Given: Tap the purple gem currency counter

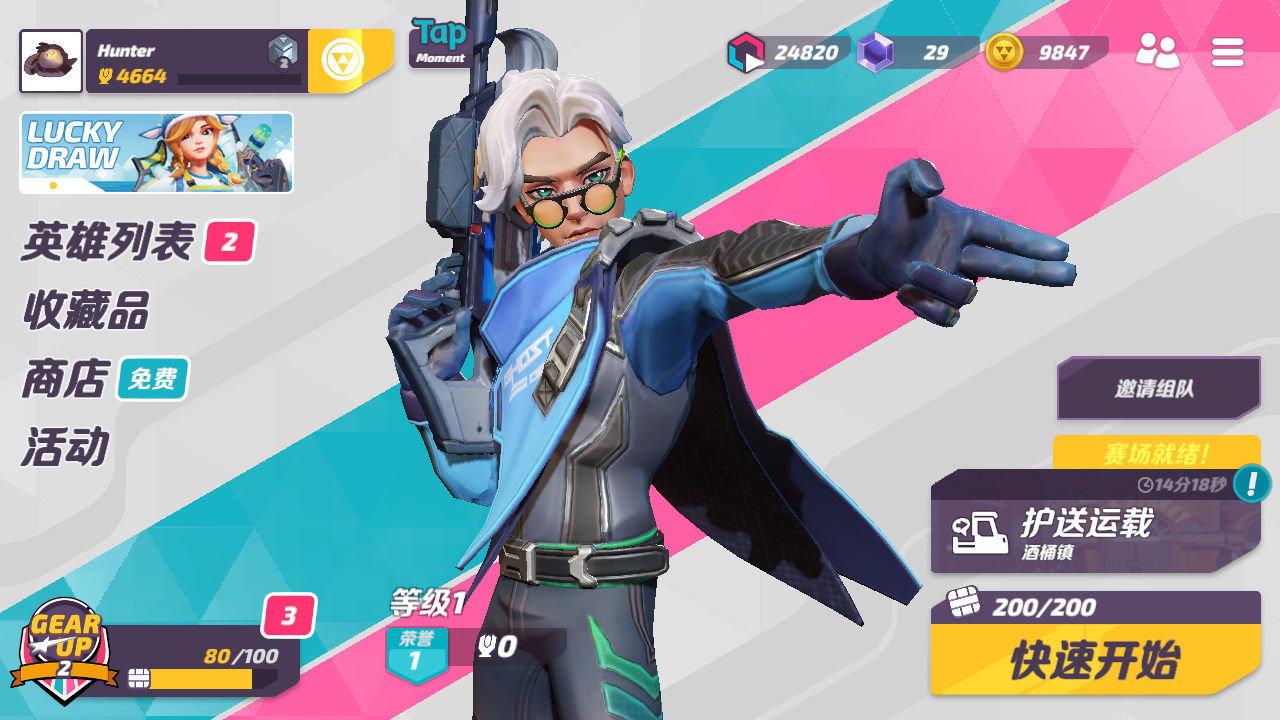Looking at the screenshot, I should [x=916, y=52].
